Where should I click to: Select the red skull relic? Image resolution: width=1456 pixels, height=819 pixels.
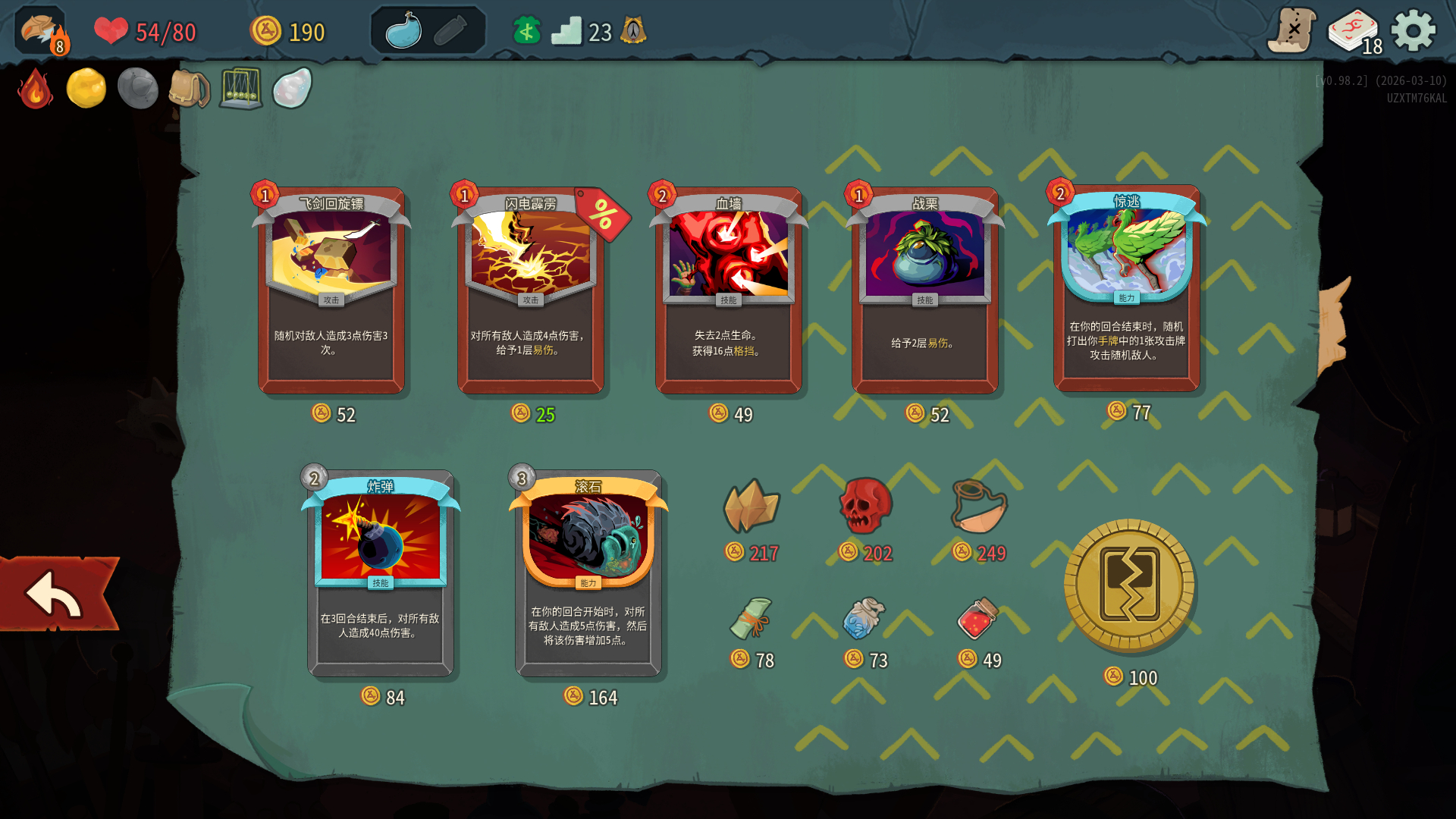coord(864,506)
